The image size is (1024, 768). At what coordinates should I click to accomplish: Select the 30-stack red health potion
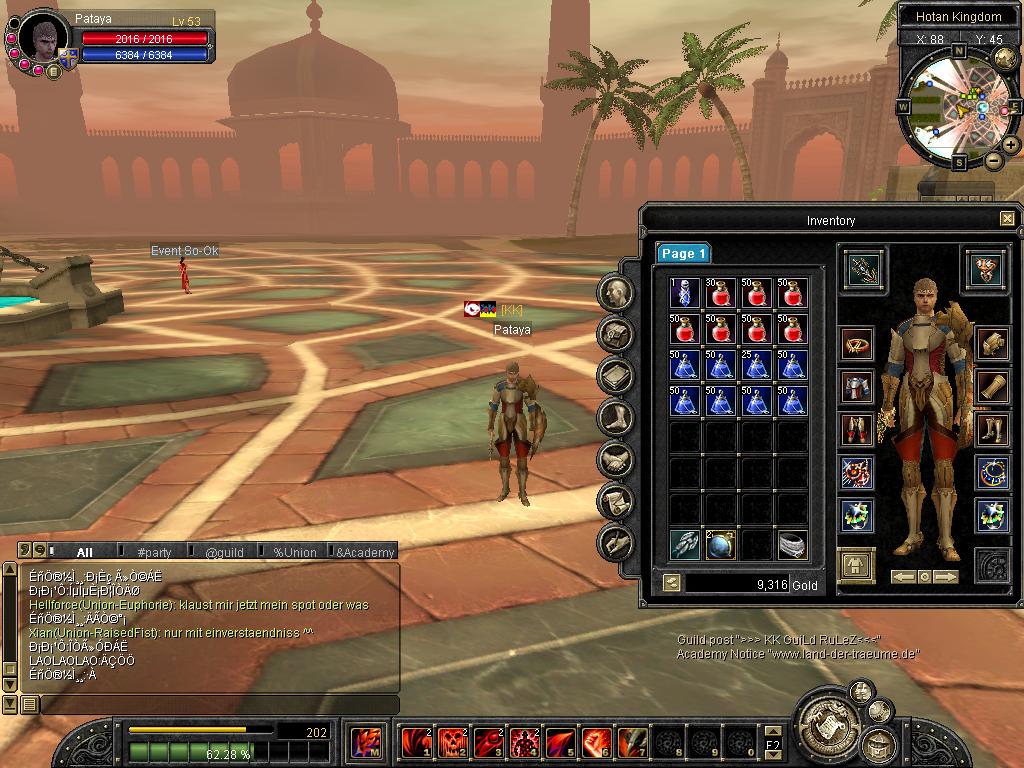720,293
